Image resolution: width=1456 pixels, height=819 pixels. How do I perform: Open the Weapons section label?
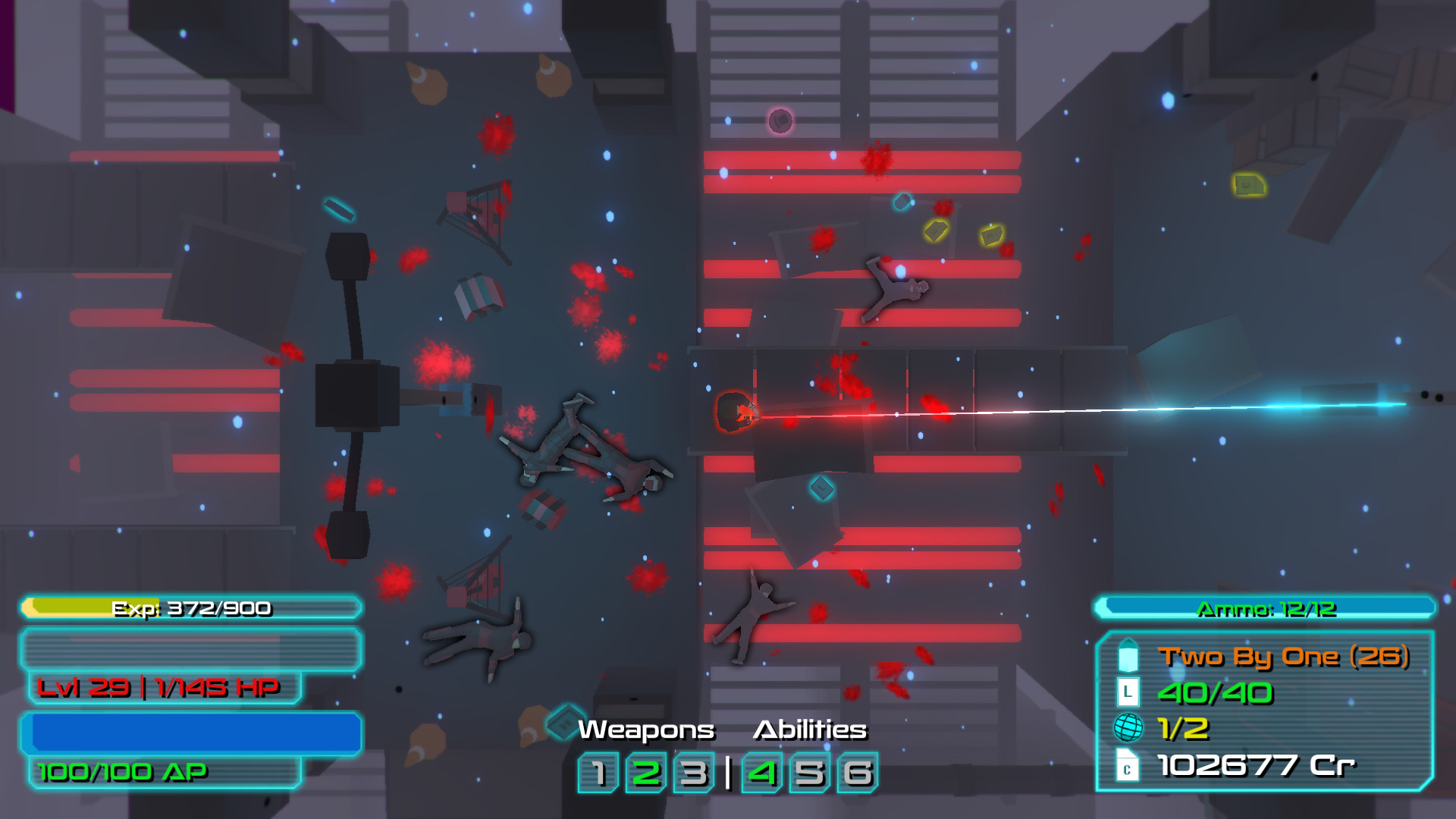point(645,730)
